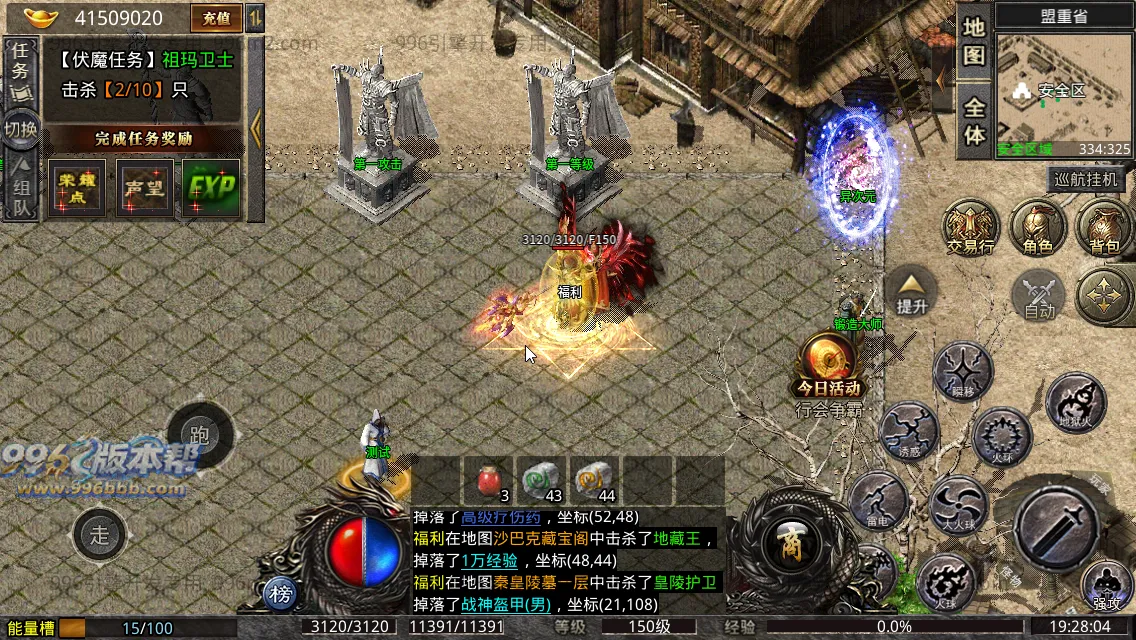
Task: Toggle 自动 auto-combat
Action: [1039, 296]
